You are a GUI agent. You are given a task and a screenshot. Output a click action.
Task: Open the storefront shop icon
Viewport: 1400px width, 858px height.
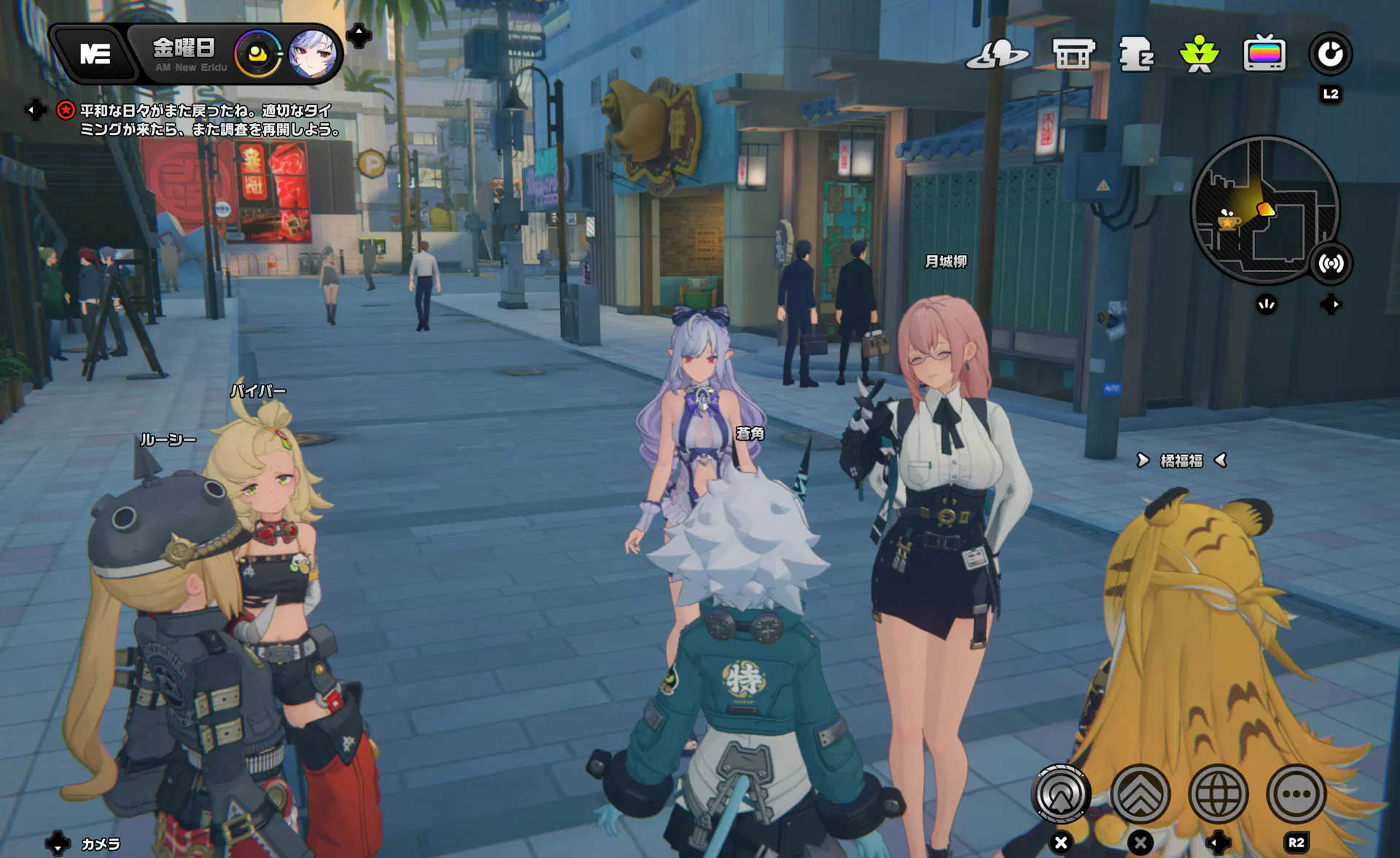1073,54
